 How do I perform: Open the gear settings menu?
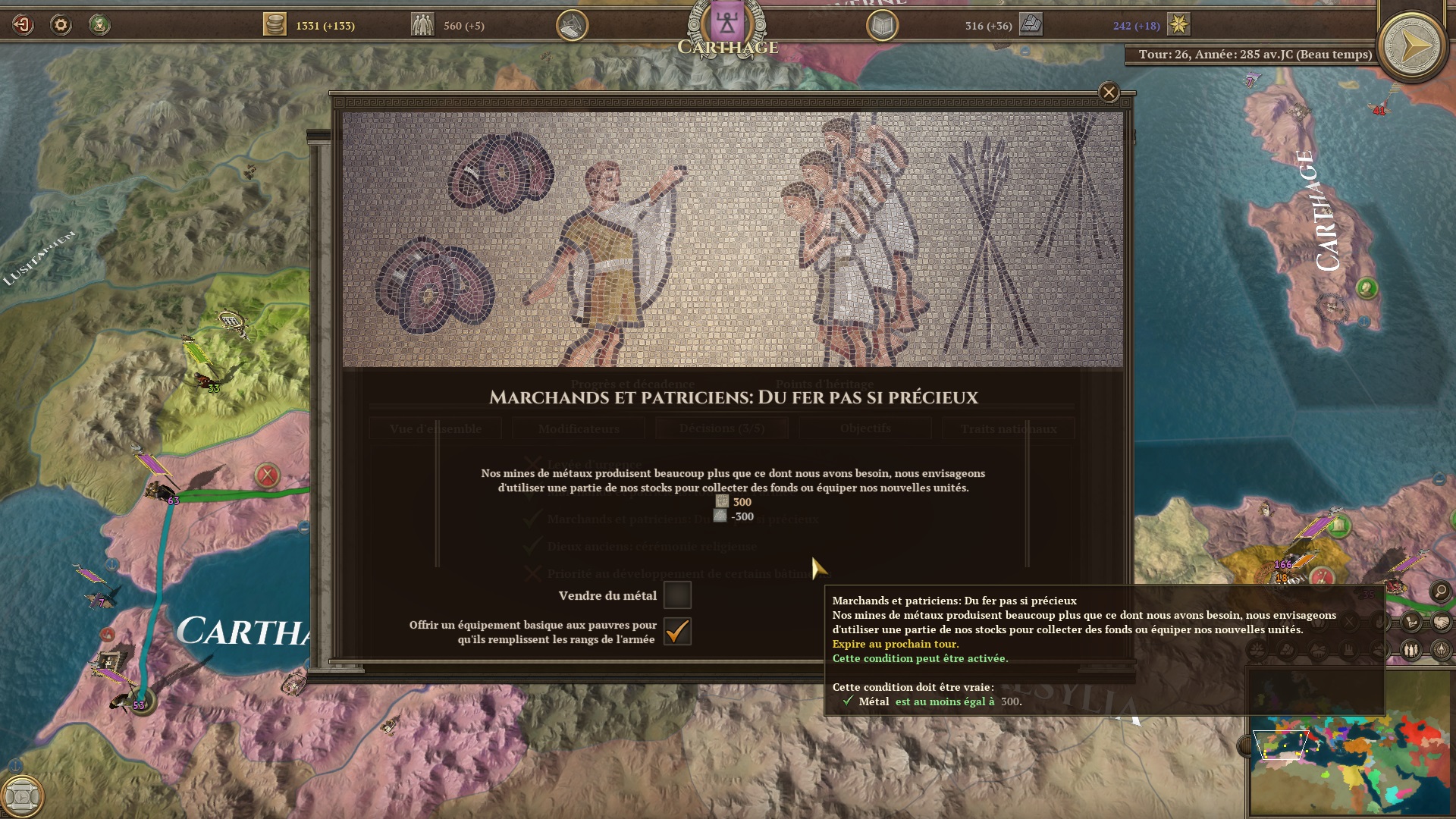[61, 25]
